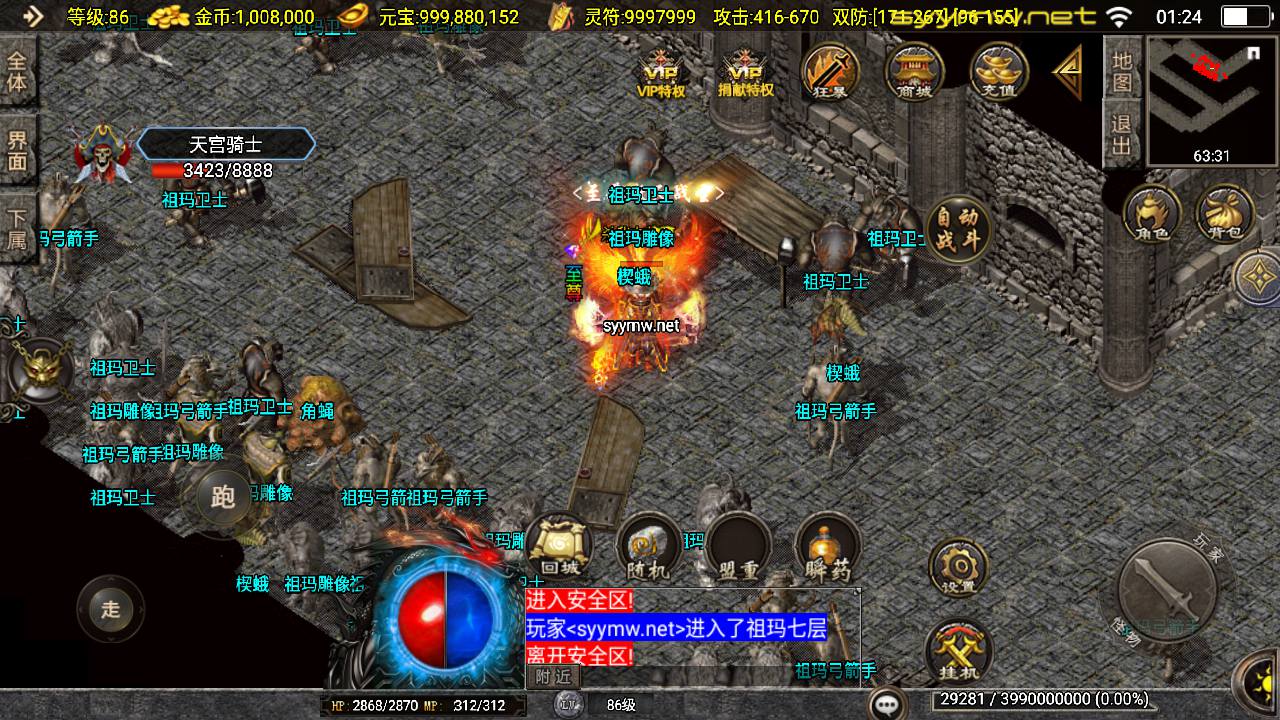
Task: Open the 充值 recharge screen
Action: click(998, 72)
